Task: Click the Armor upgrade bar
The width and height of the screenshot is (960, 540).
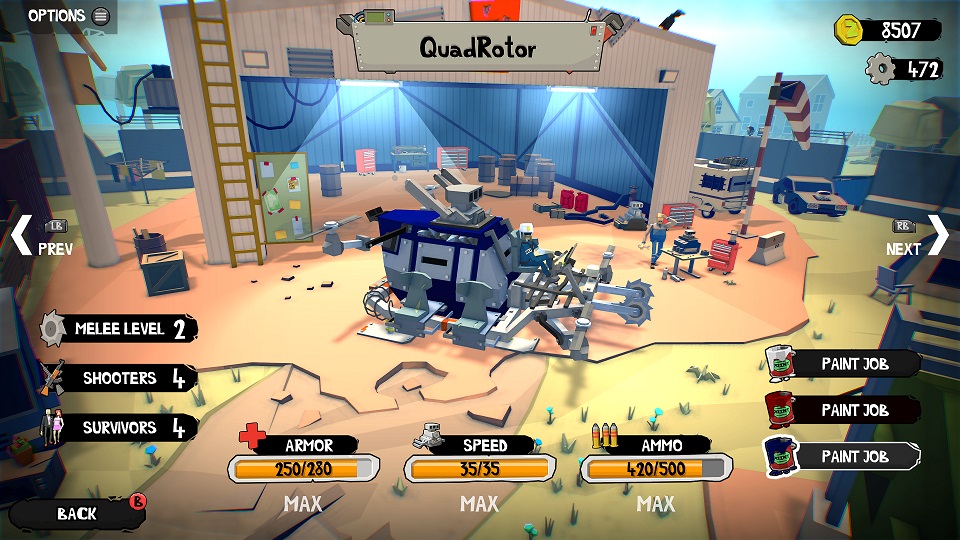Action: pos(303,468)
